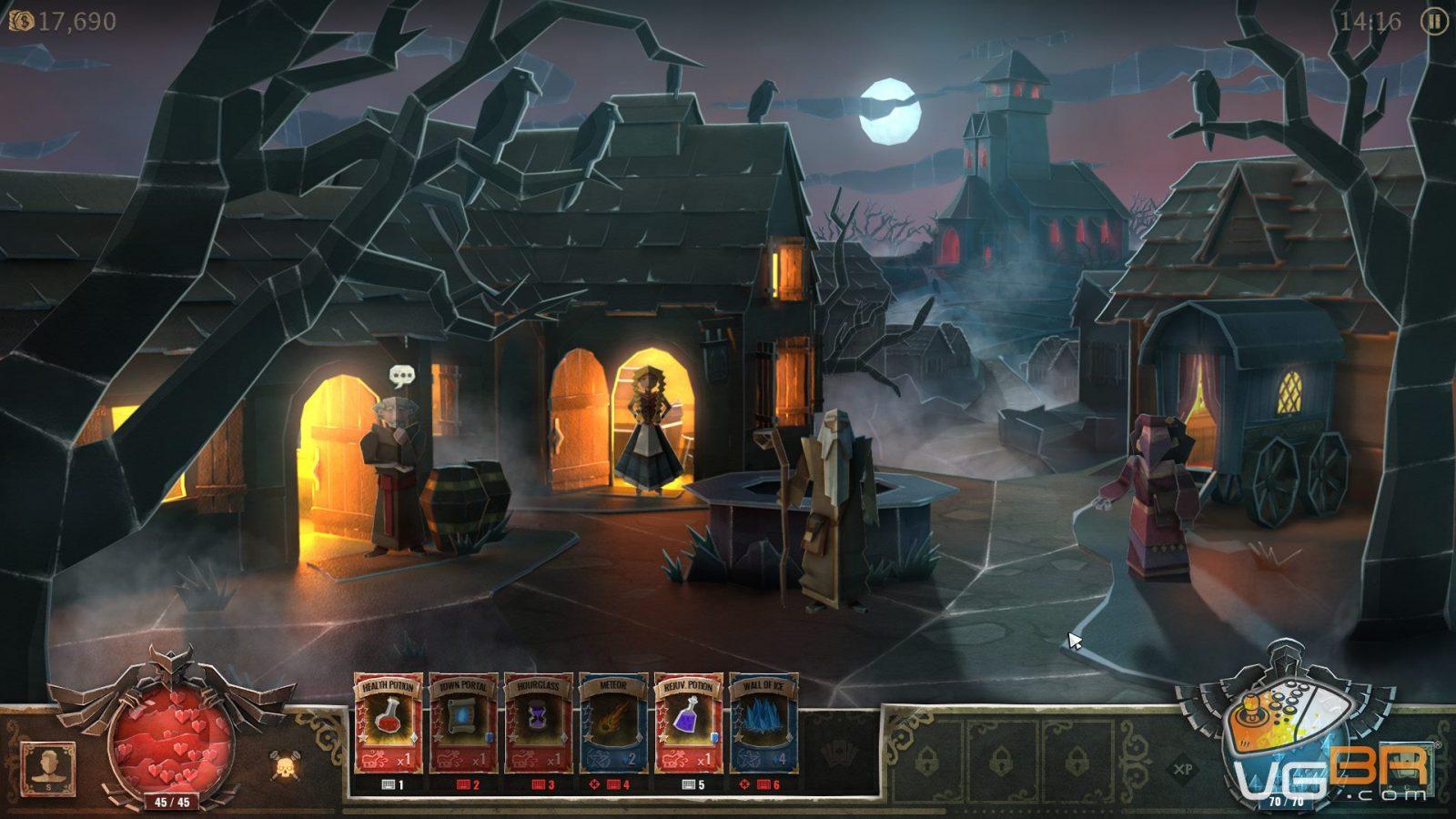1456x819 pixels.
Task: Use the Health Potion card
Action: point(389,723)
